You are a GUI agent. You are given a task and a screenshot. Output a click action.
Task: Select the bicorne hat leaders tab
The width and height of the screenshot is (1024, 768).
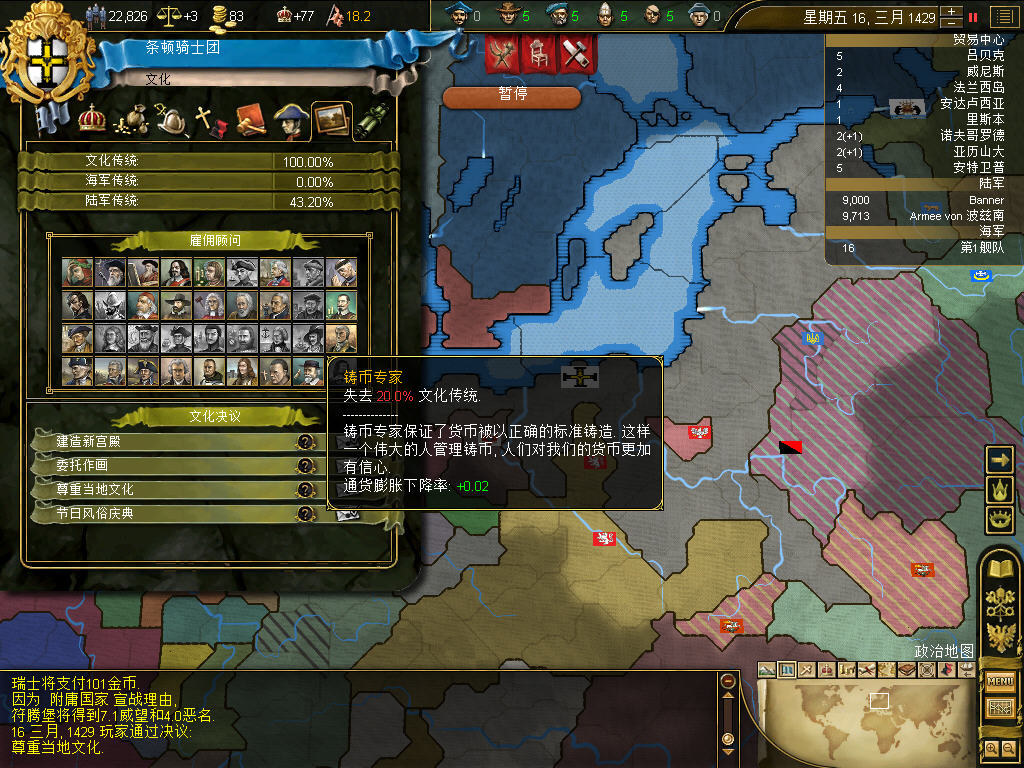290,120
